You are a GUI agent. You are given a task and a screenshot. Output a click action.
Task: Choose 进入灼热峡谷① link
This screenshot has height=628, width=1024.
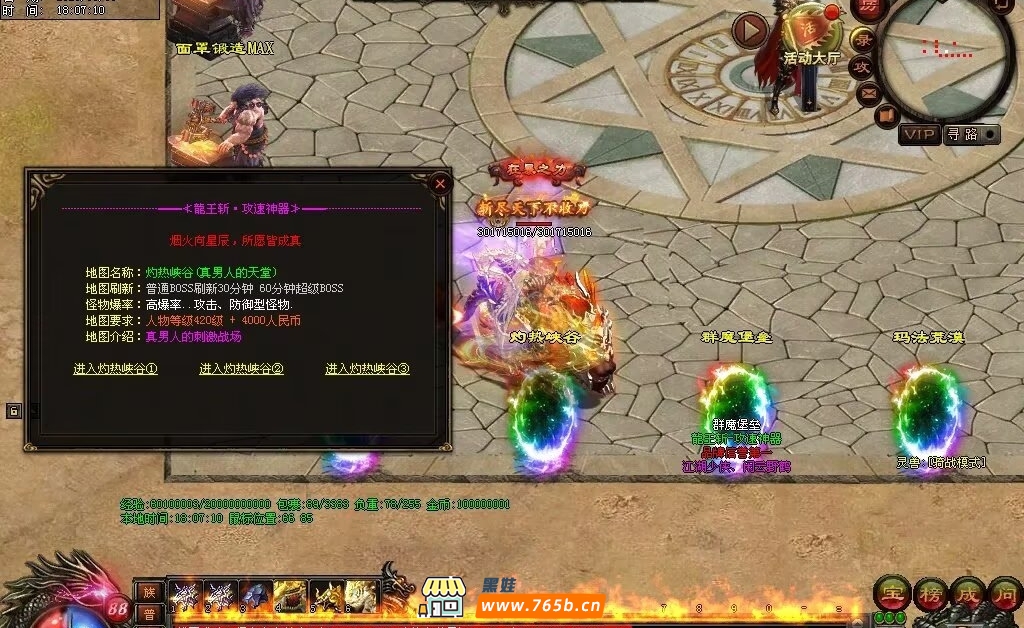coord(116,369)
